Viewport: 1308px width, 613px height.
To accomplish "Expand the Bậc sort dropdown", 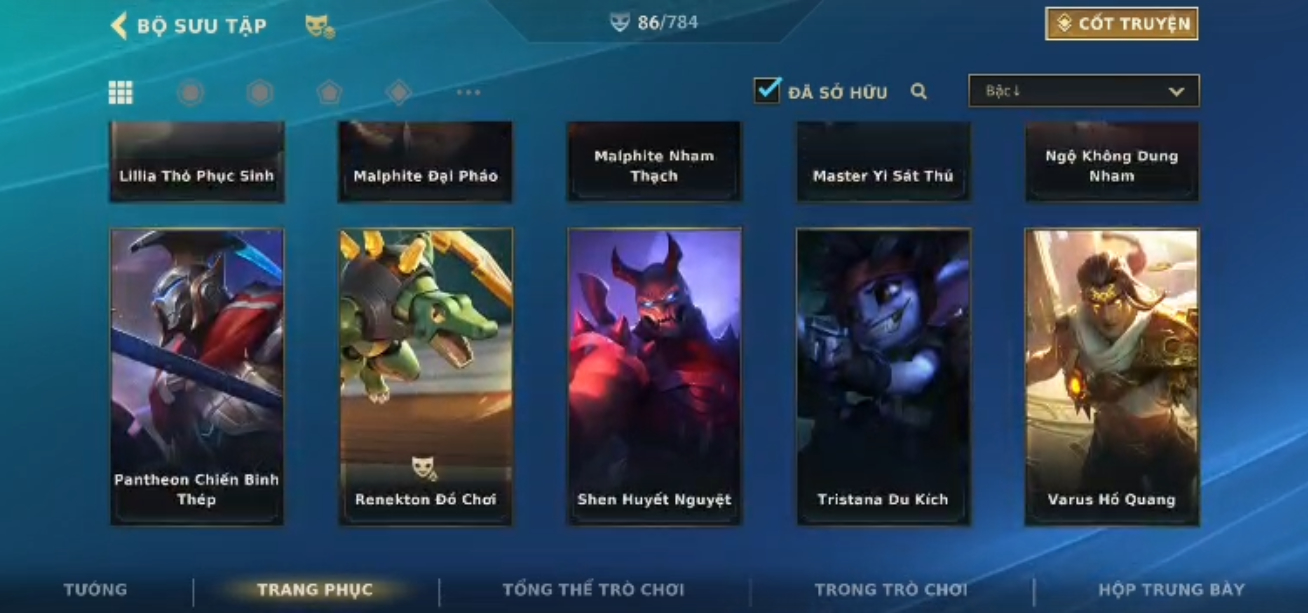I will pyautogui.click(x=1083, y=91).
